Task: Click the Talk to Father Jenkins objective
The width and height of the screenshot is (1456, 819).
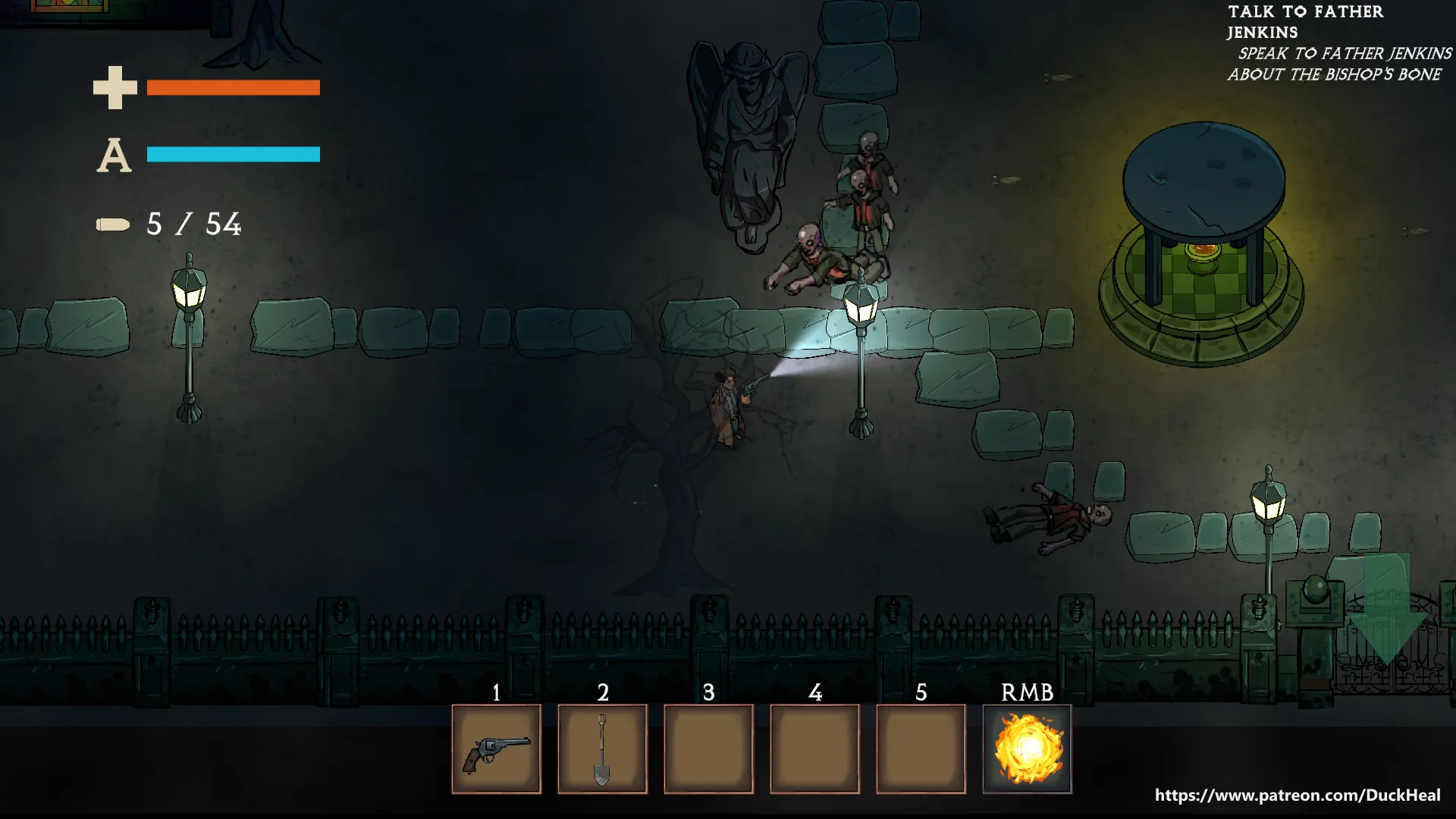Action: click(1305, 22)
